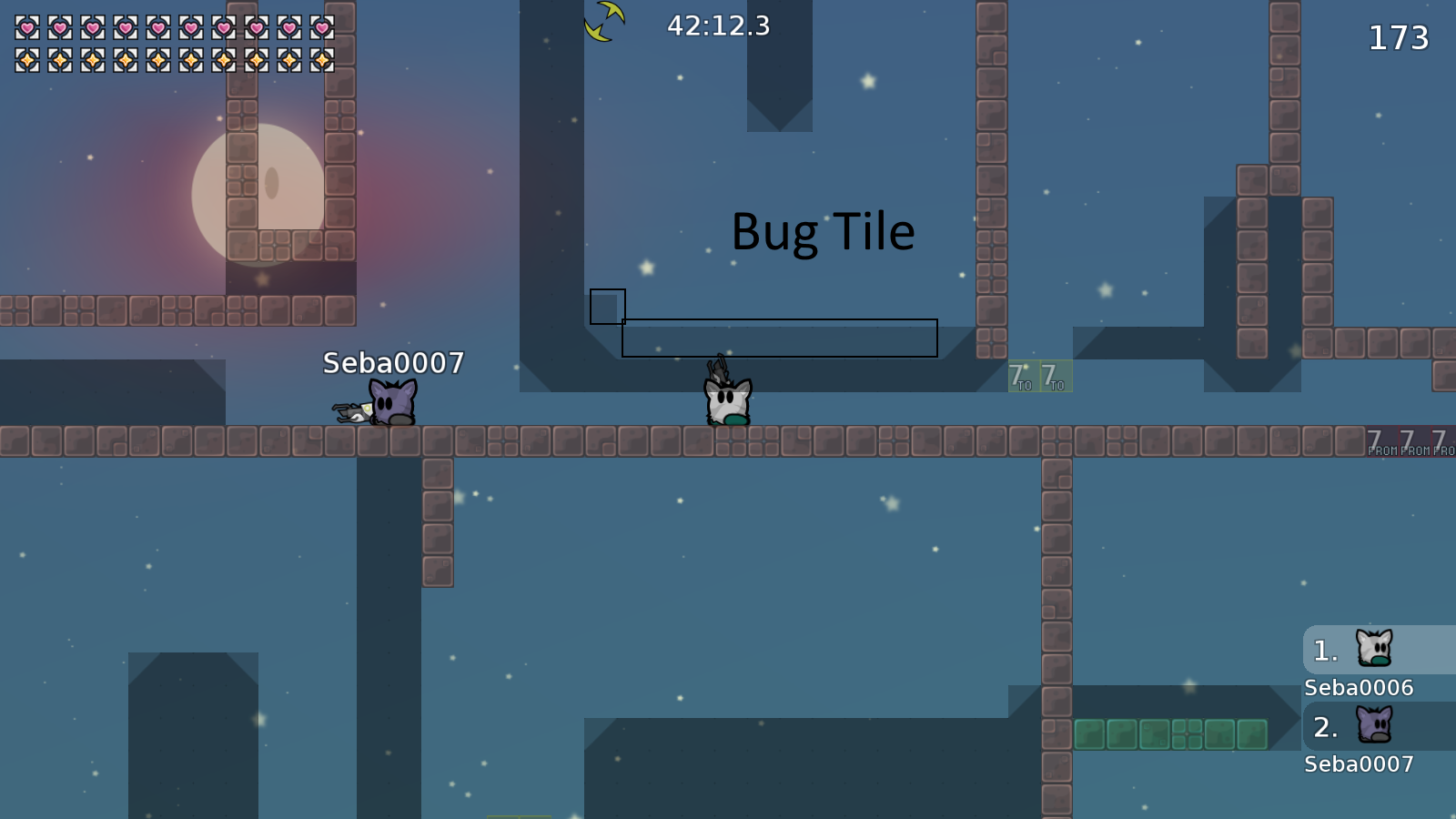The width and height of the screenshot is (1456, 819).
Task: Expand the 'Bug Tile' outlined region
Action: [x=778, y=338]
